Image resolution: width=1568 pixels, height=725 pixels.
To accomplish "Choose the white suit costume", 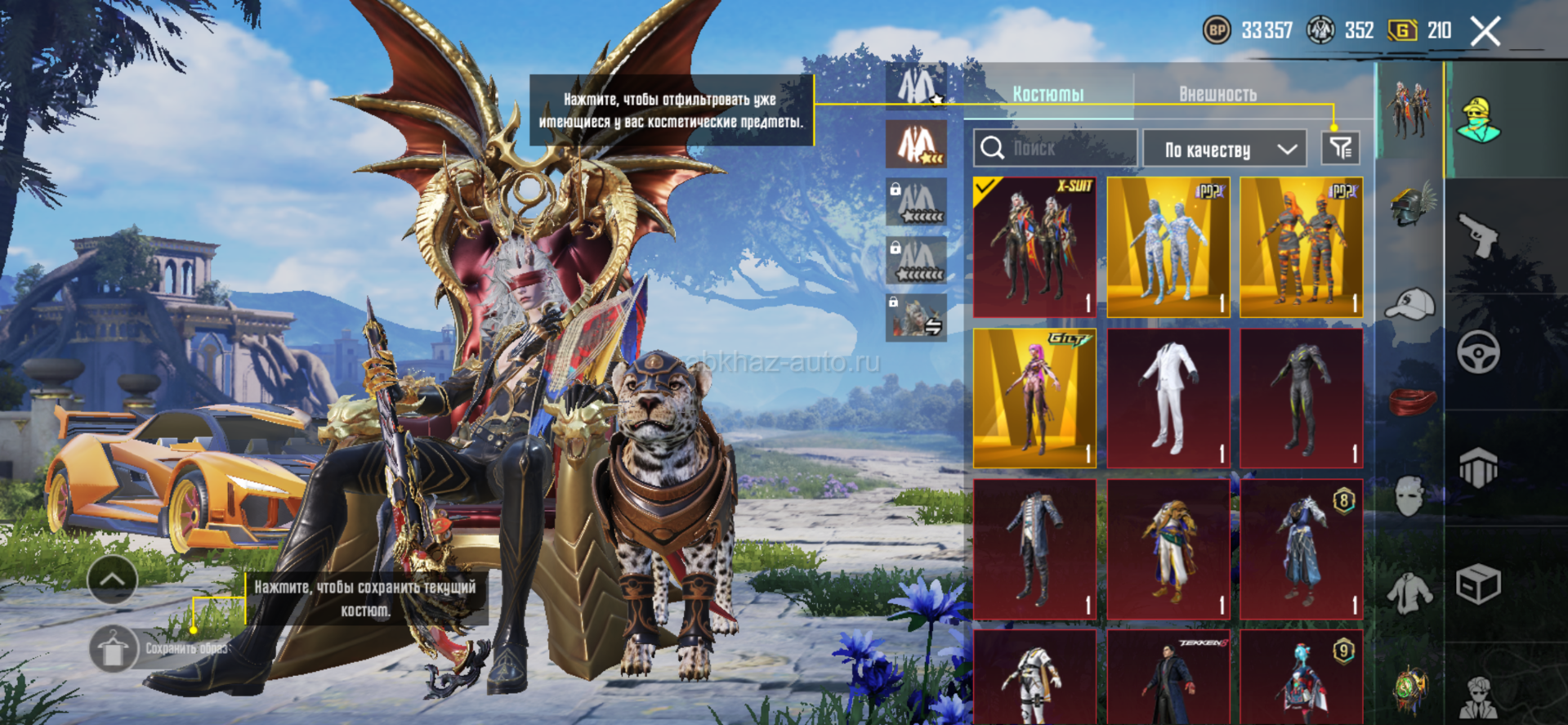I will tap(1168, 398).
